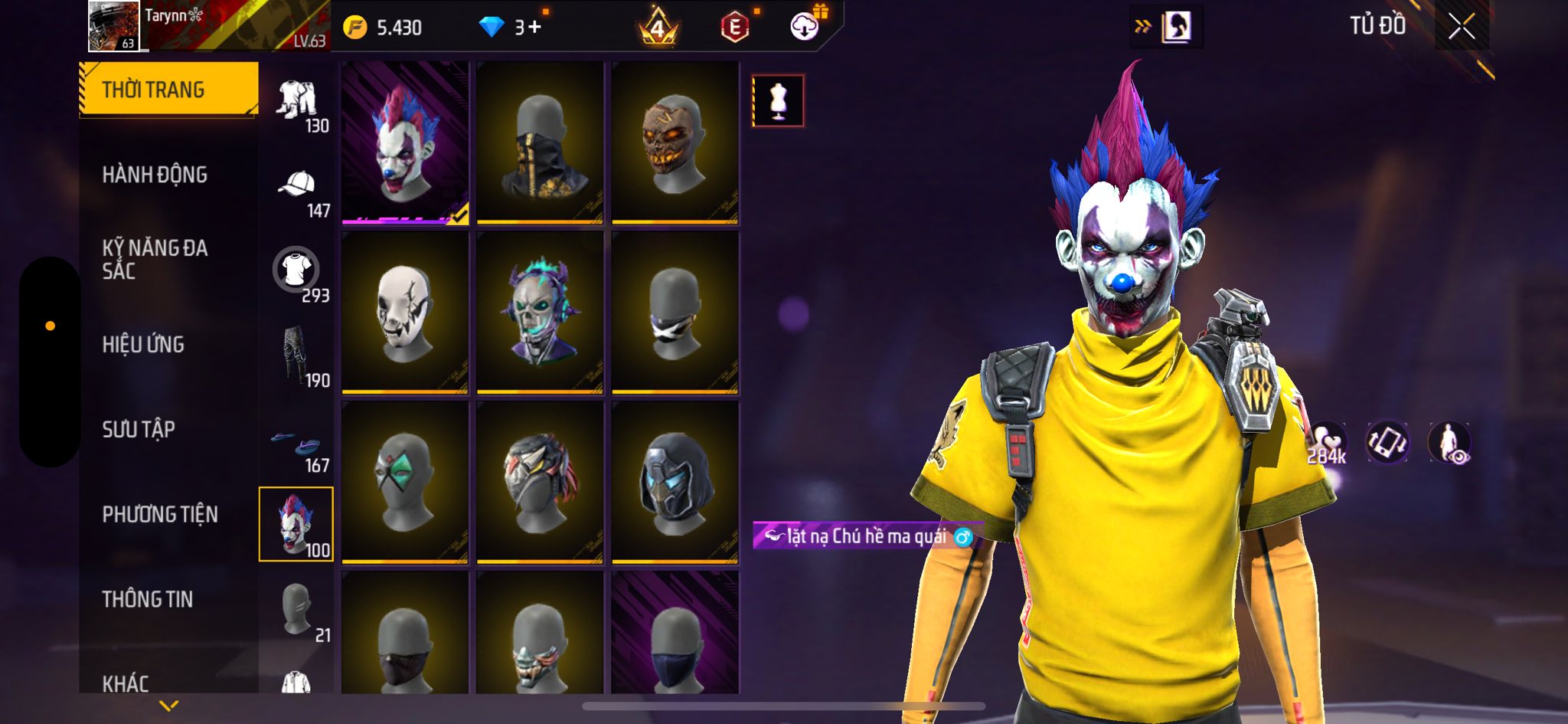Select the facepaint head category with 21 items
Image resolution: width=1568 pixels, height=724 pixels.
296,611
